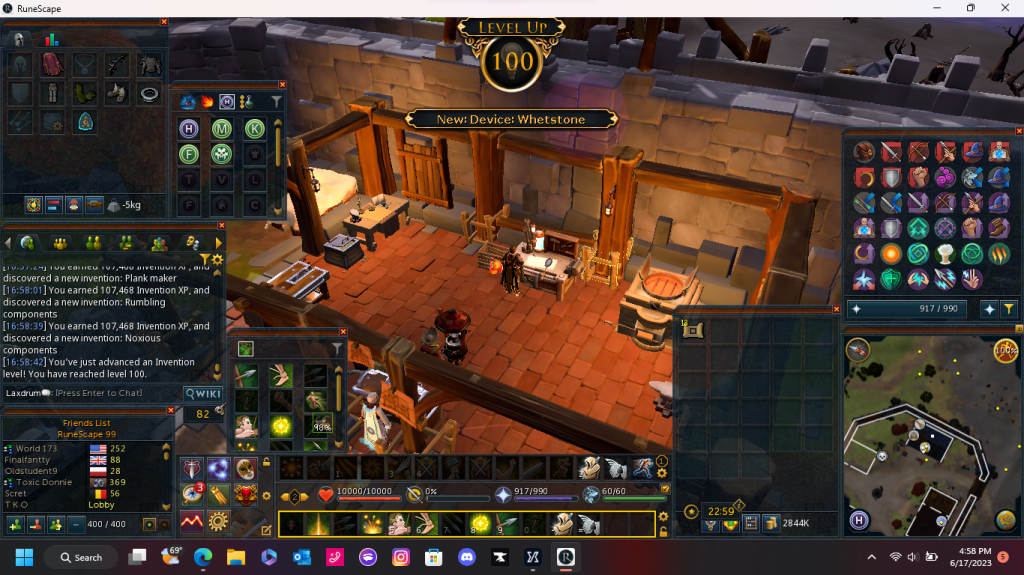Viewport: 1024px width, 575px height.
Task: Open the gear settings menu icon
Action: tap(218, 521)
